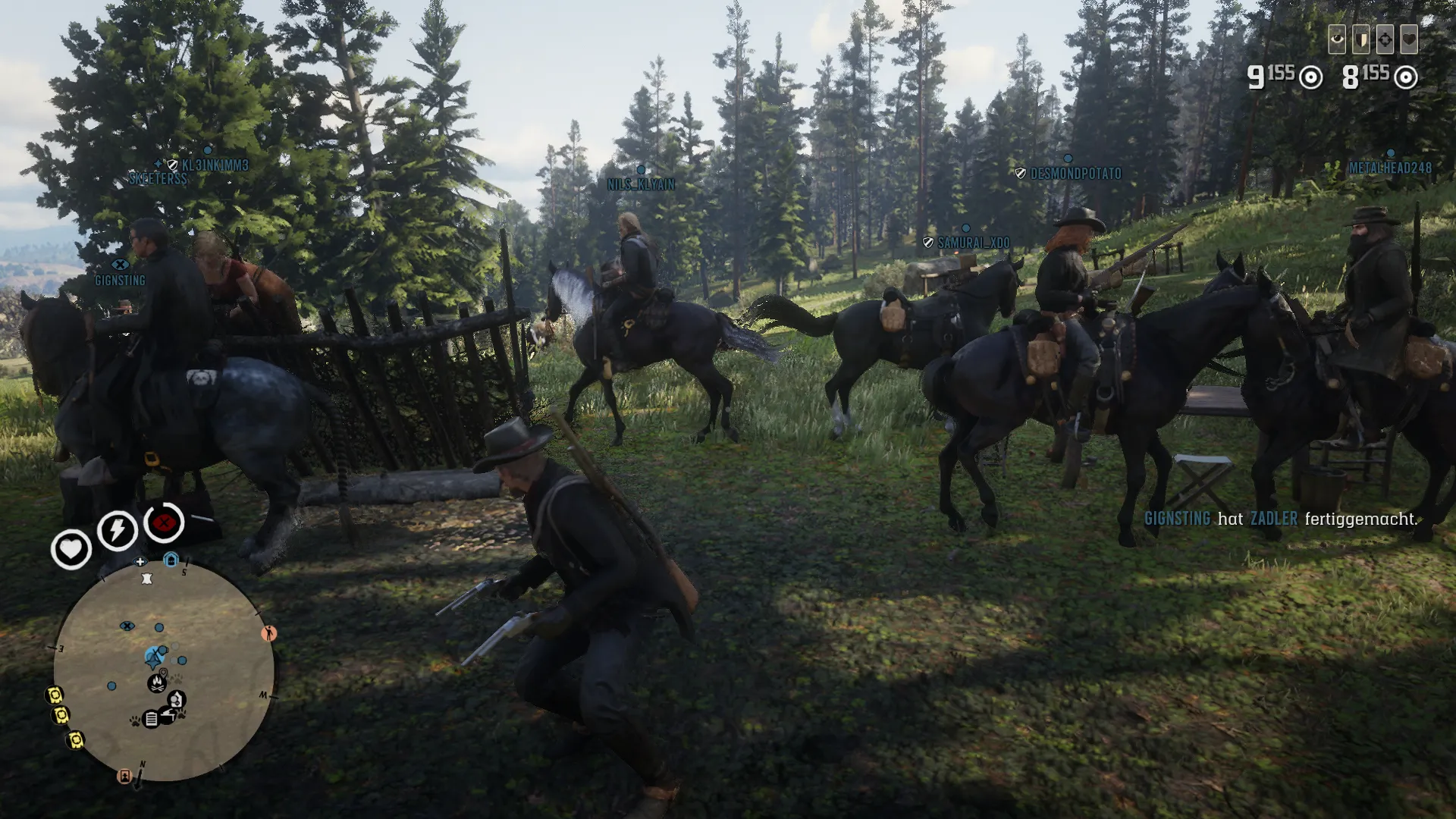Select the eye ability card
The height and width of the screenshot is (819, 1456).
(1337, 39)
